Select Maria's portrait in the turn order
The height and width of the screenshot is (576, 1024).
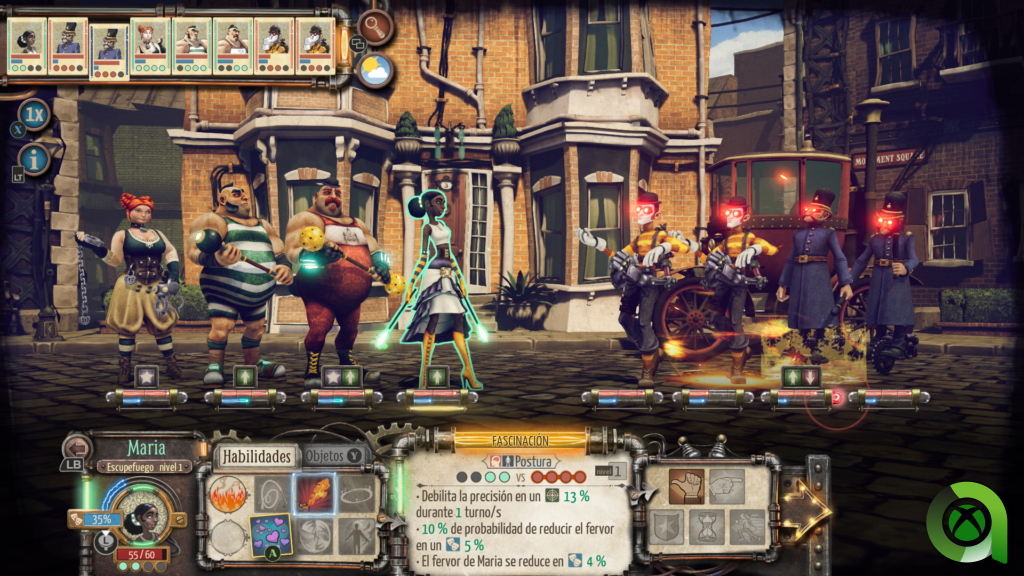tap(27, 45)
